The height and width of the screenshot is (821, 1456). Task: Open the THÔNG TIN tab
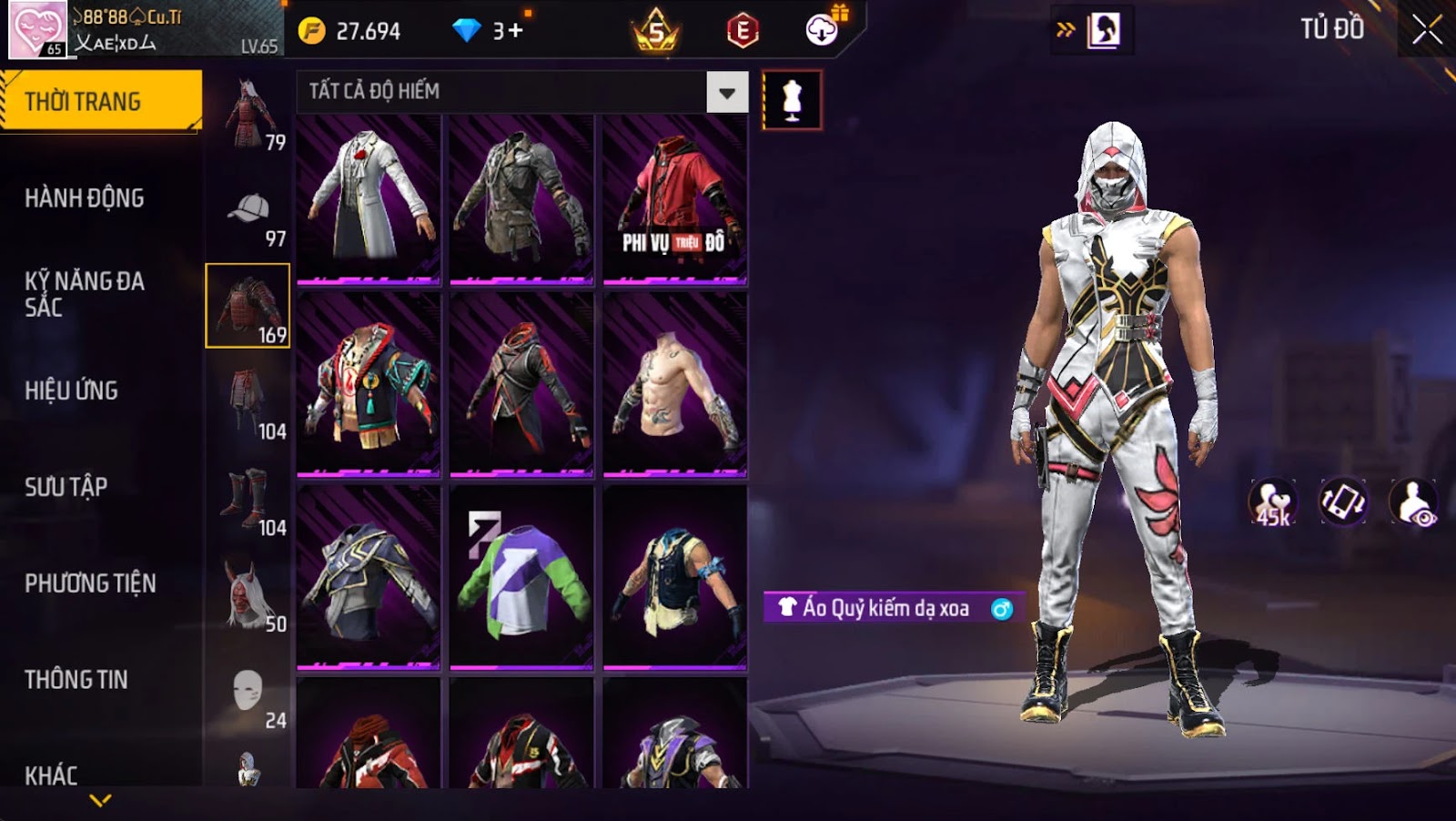76,680
